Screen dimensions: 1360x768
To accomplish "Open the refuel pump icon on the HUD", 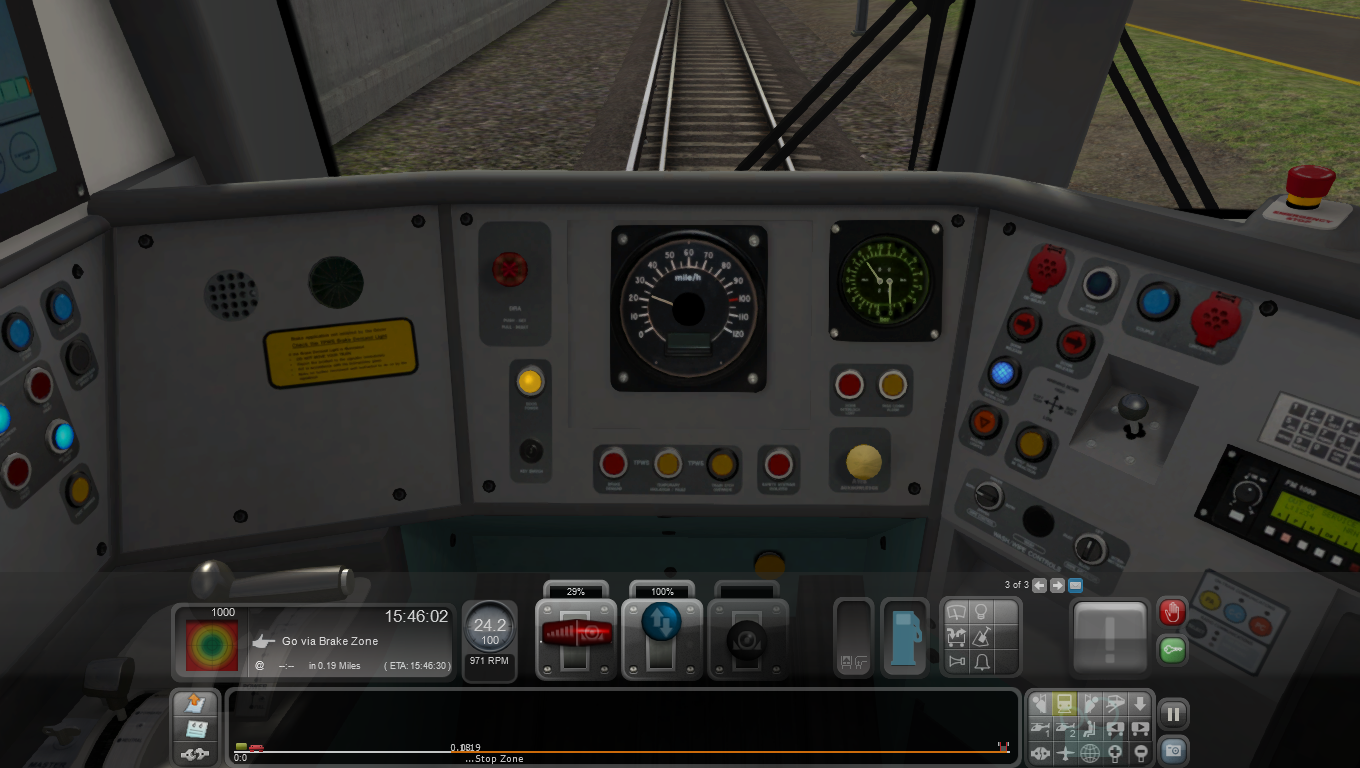I will (904, 637).
